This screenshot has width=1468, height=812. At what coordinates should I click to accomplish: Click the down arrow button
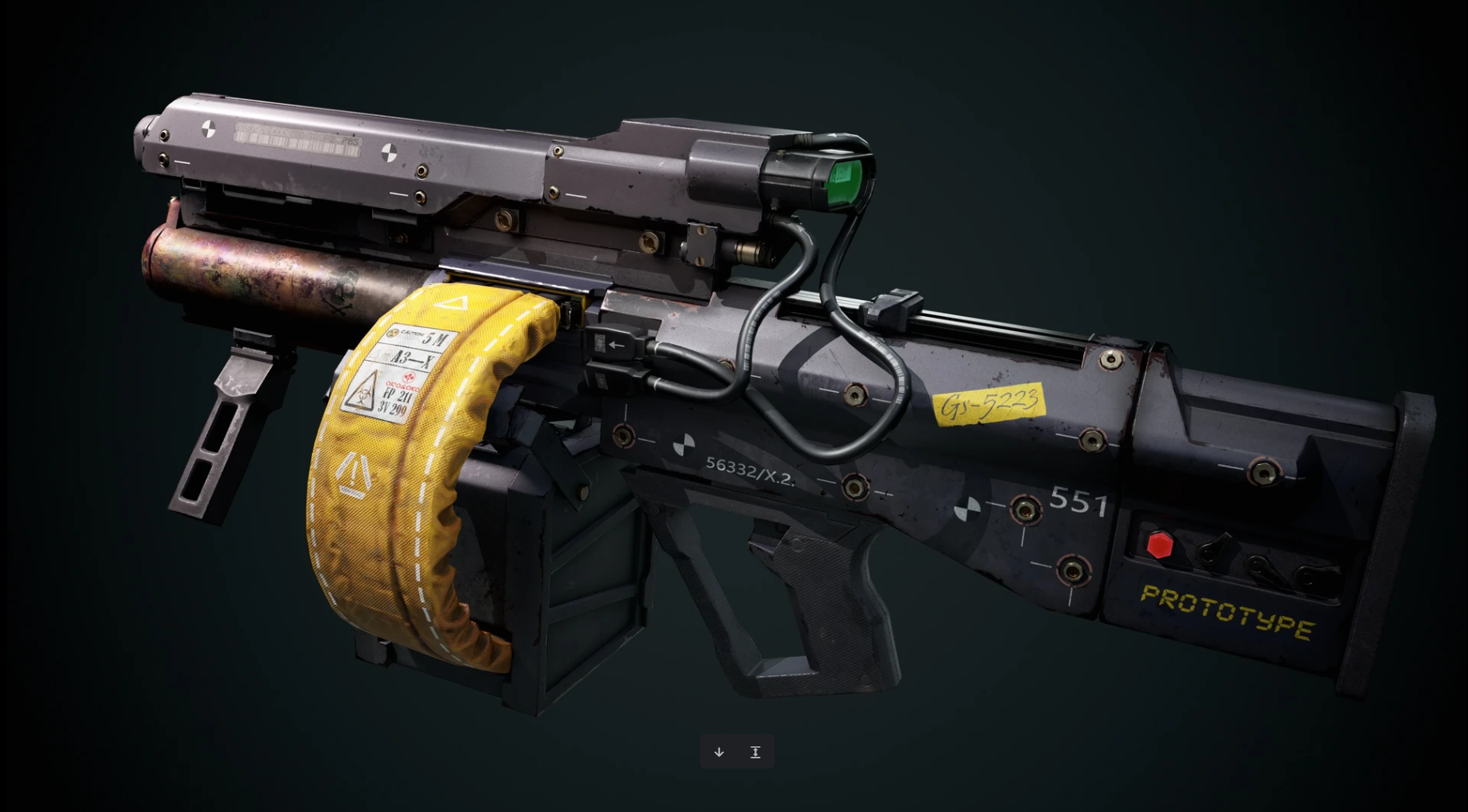[719, 752]
